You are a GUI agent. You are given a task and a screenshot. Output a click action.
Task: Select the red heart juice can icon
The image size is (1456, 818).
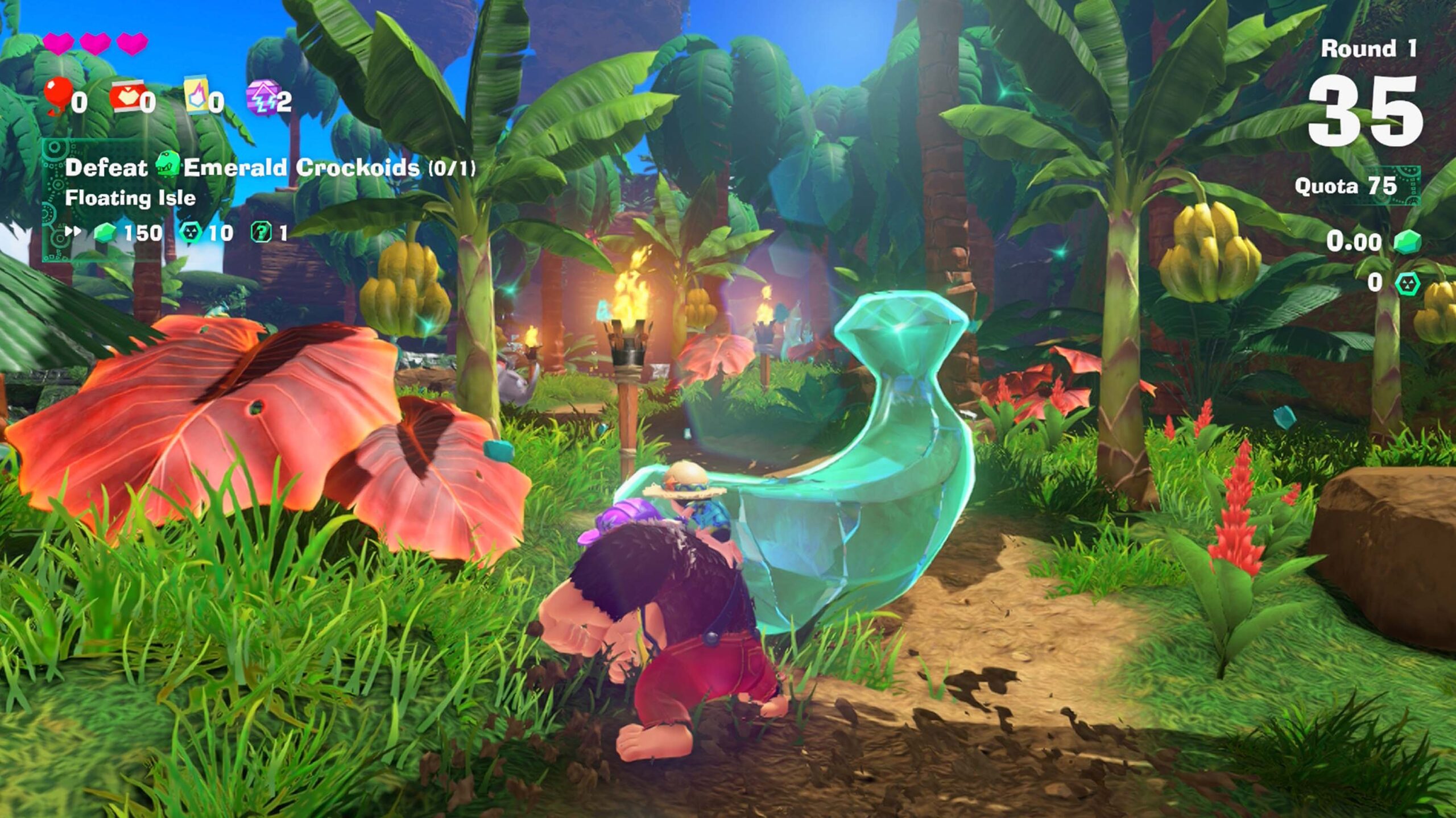click(x=126, y=95)
